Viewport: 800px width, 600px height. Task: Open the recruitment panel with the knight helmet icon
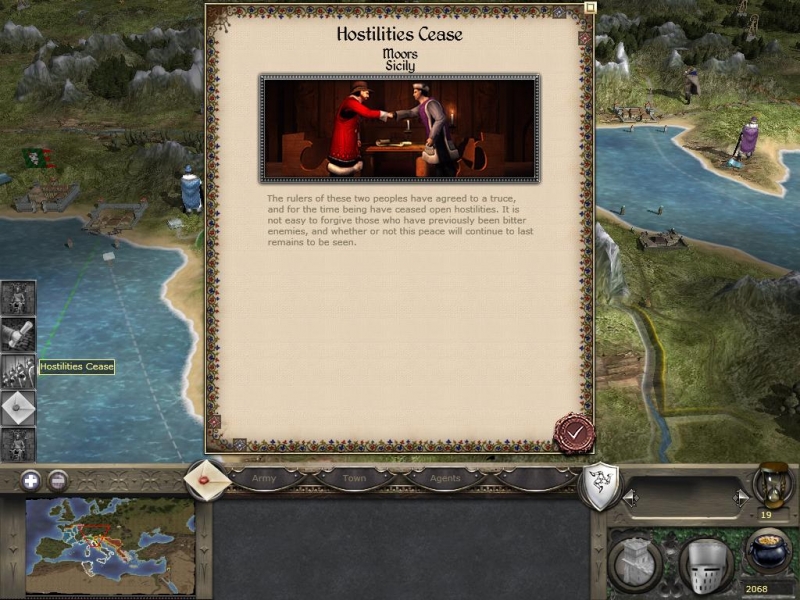[706, 565]
